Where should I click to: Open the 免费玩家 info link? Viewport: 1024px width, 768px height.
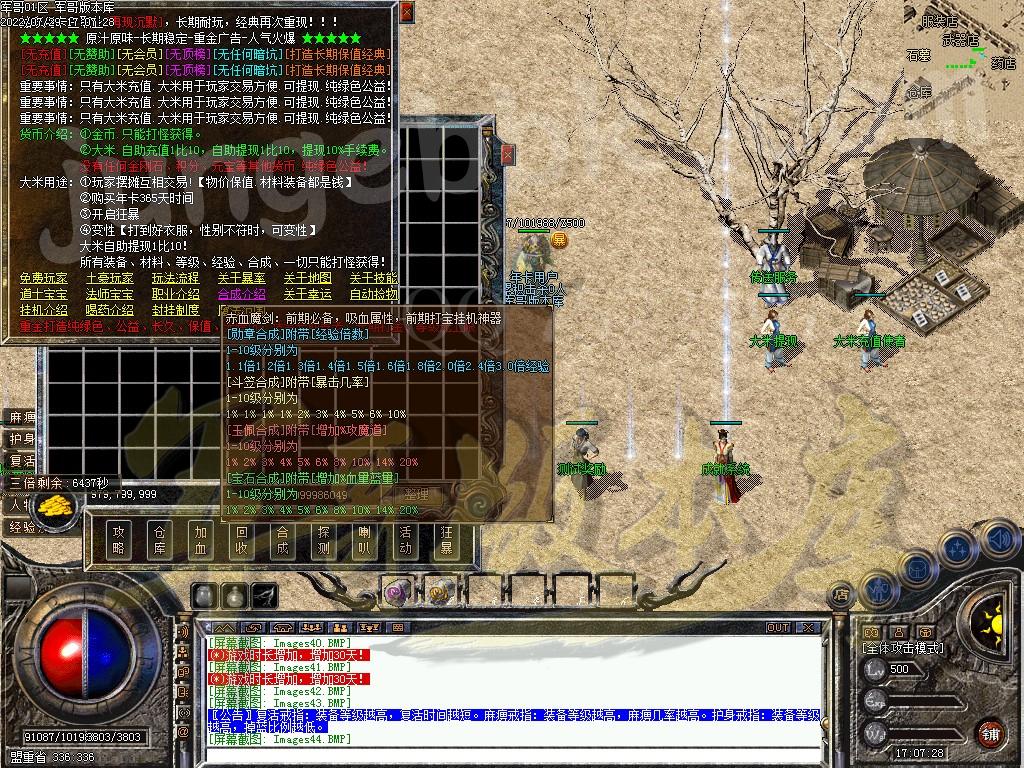click(44, 278)
